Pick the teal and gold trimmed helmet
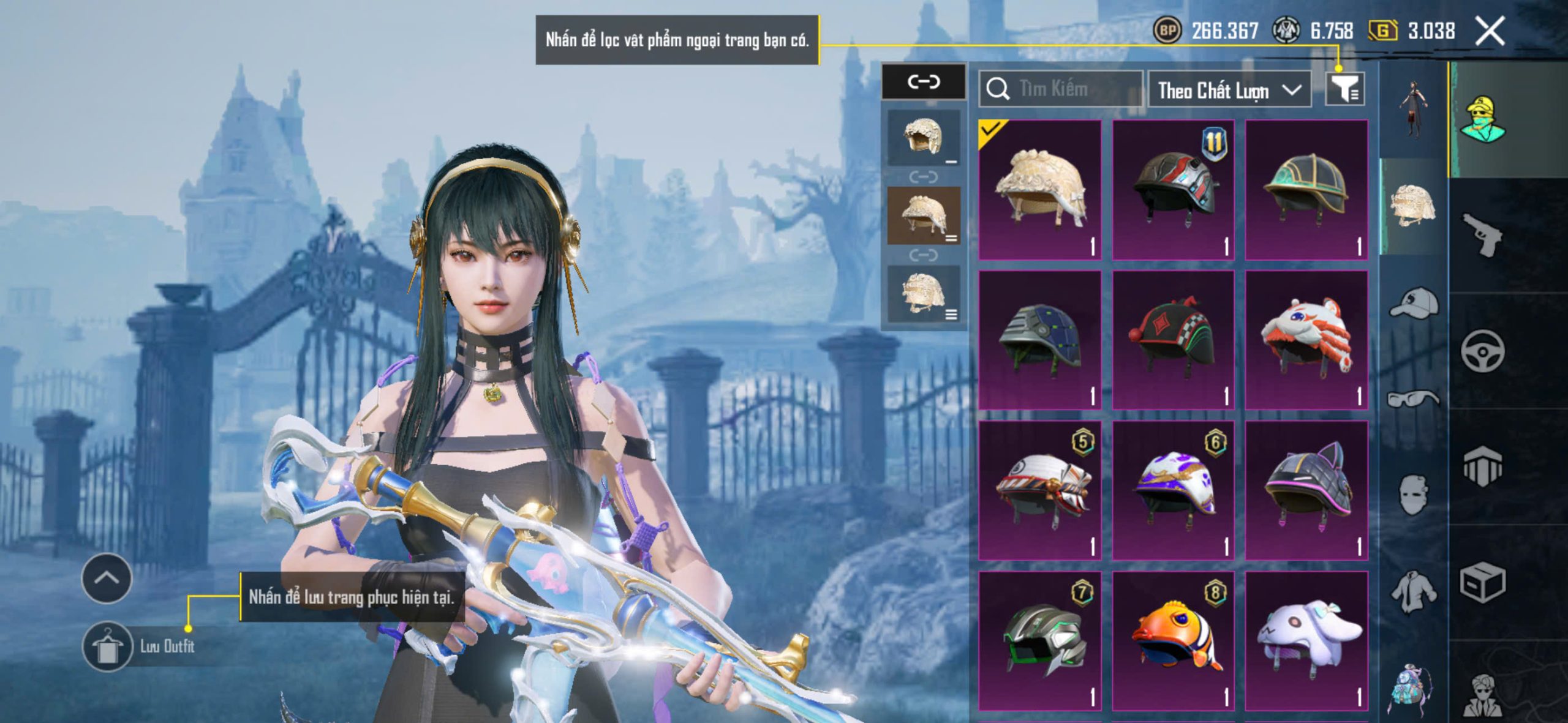Image resolution: width=1568 pixels, height=723 pixels. point(1306,190)
